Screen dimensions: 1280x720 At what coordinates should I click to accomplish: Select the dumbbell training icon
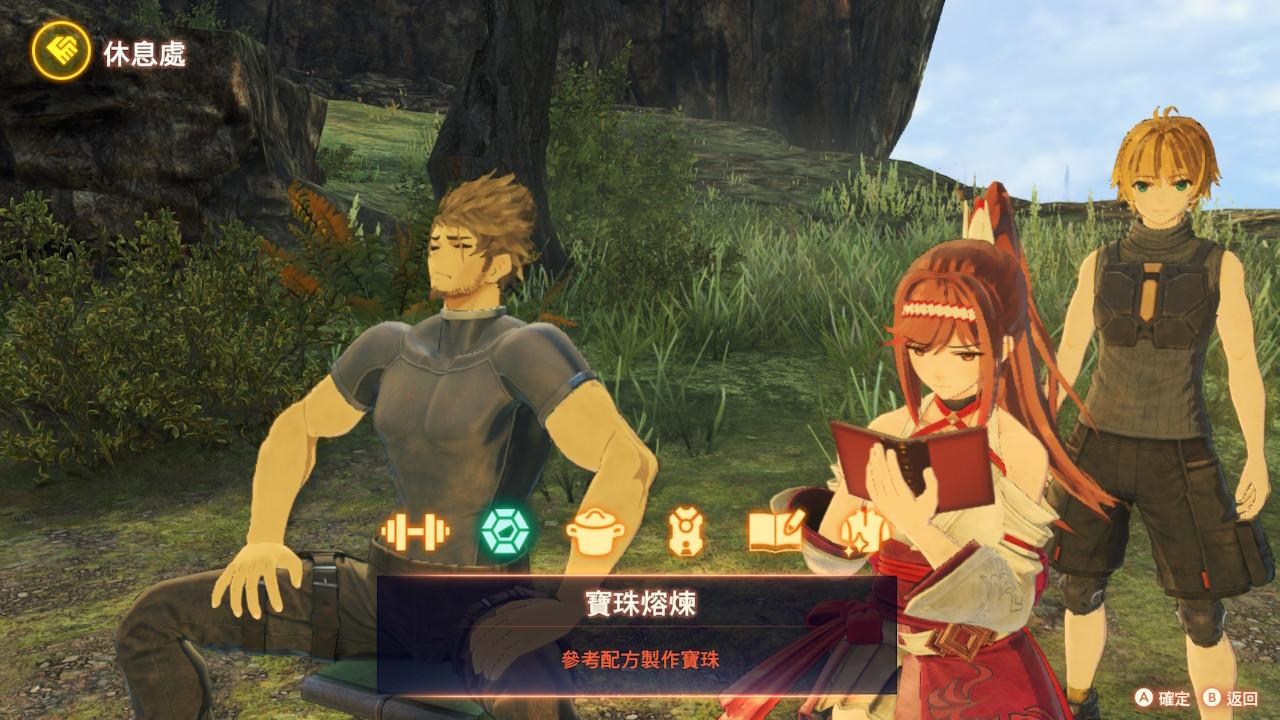click(418, 529)
